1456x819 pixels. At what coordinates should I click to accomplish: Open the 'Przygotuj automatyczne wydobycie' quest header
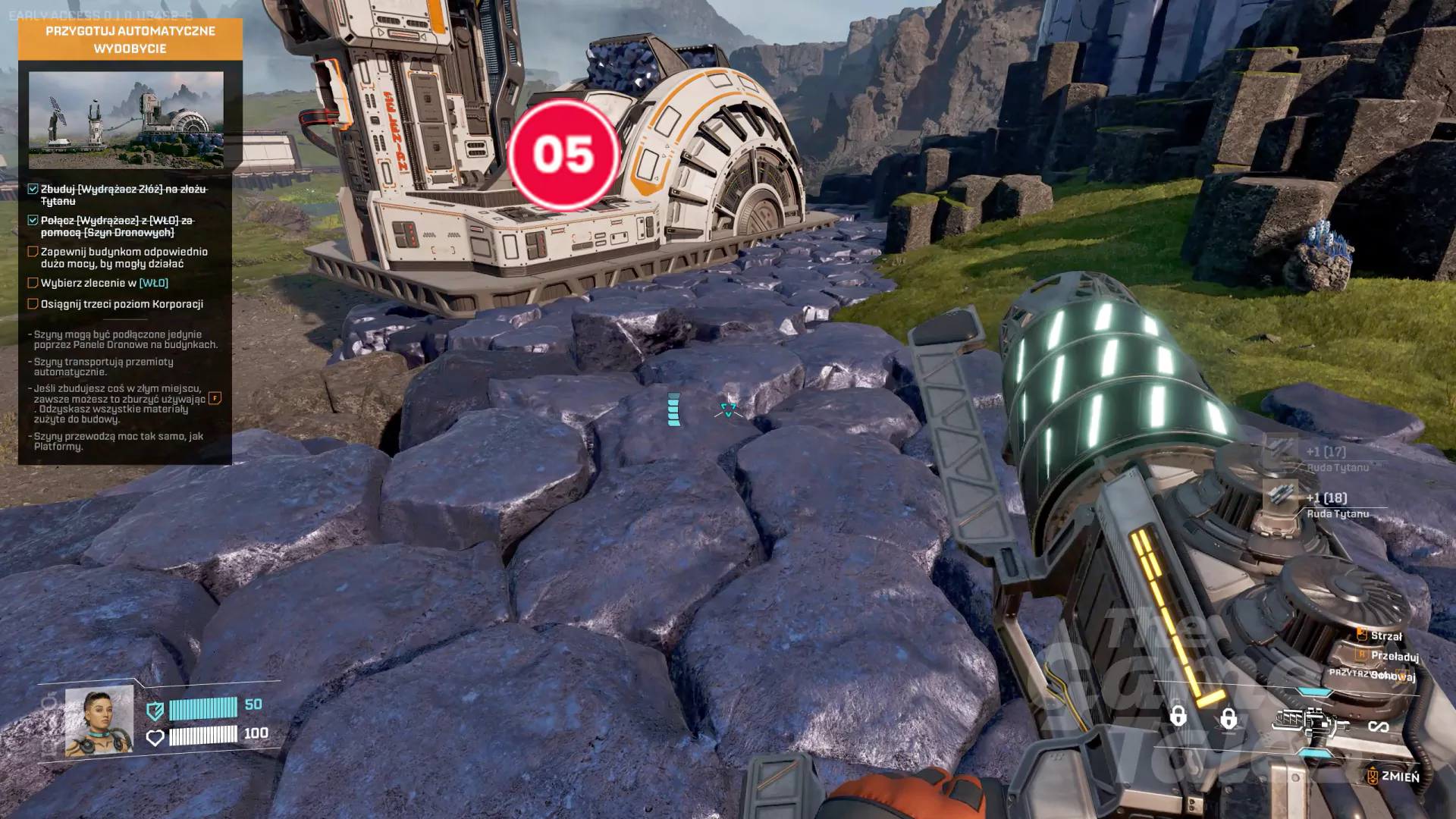pos(130,39)
